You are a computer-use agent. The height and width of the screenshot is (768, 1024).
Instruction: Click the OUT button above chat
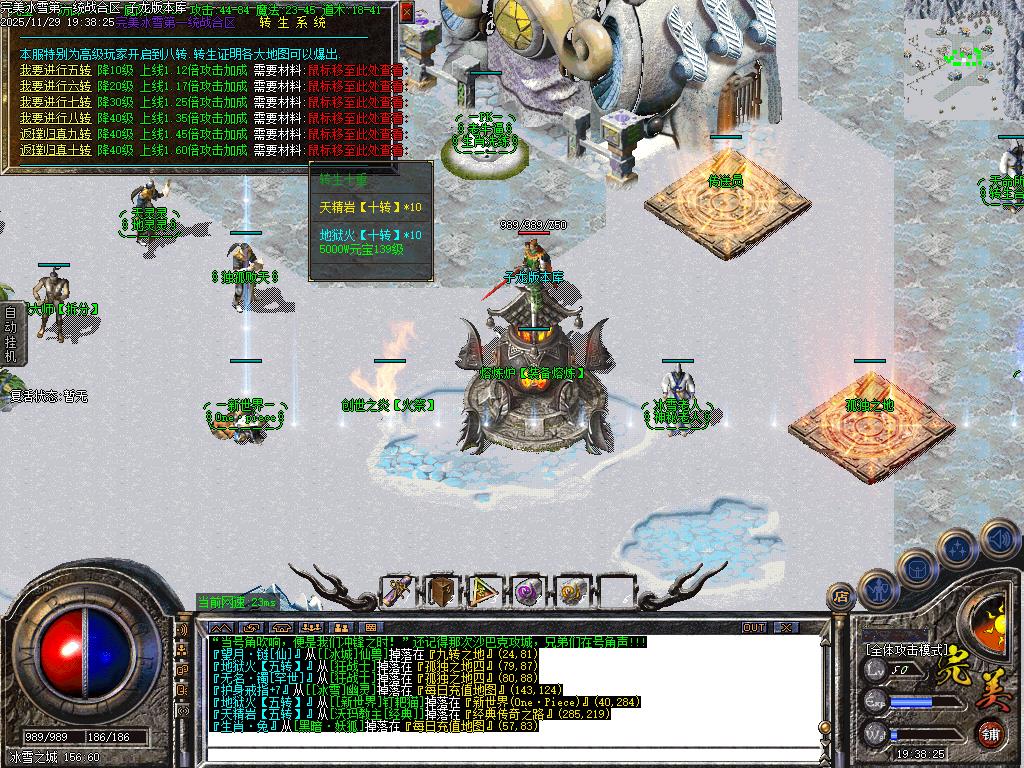click(754, 628)
